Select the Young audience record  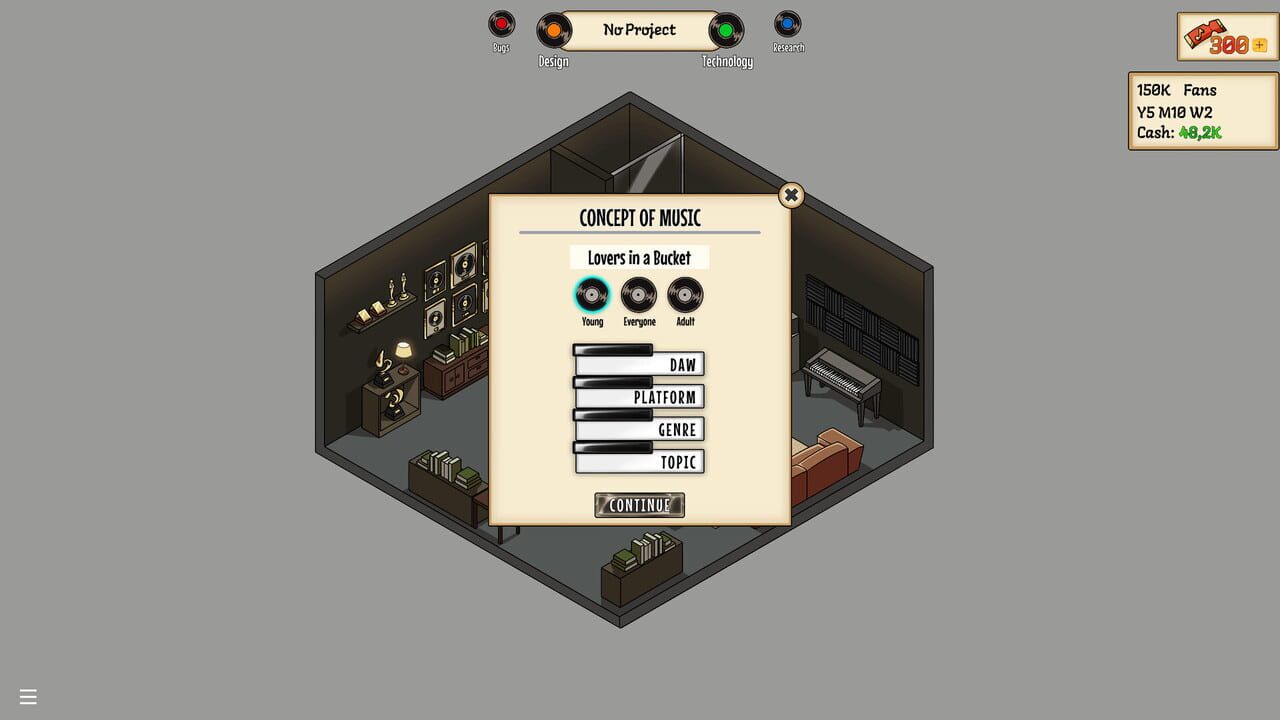click(x=592, y=295)
